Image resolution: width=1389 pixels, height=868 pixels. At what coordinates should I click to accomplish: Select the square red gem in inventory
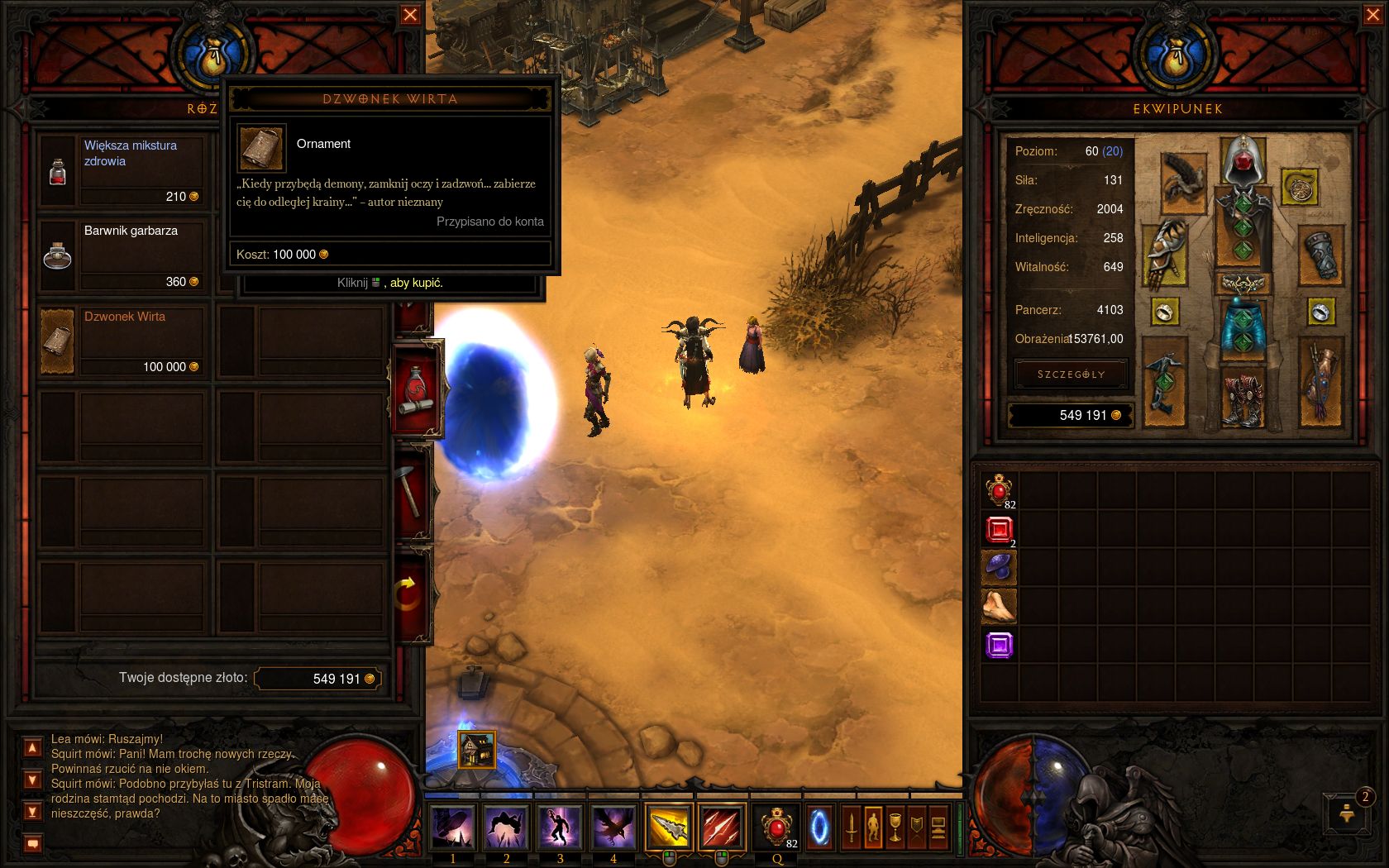pos(999,529)
